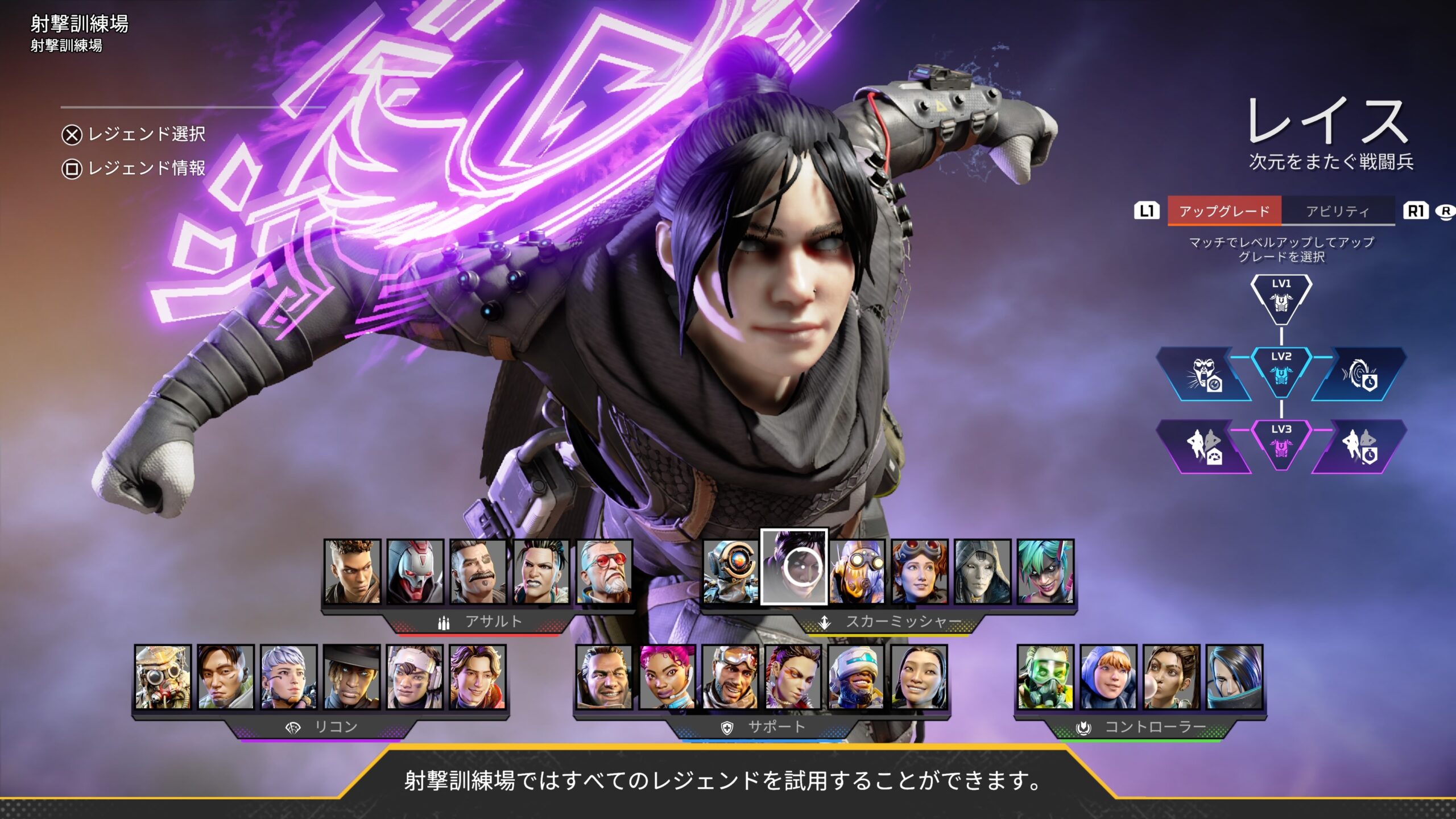Choose the LV2 mask-face upgrade icon

pos(1204,375)
